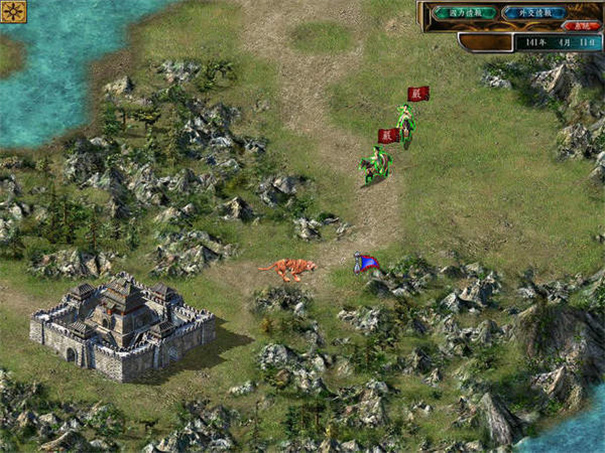This screenshot has width=605, height=453.
Task: Click the small red button under 外交情報
Action: tap(583, 25)
